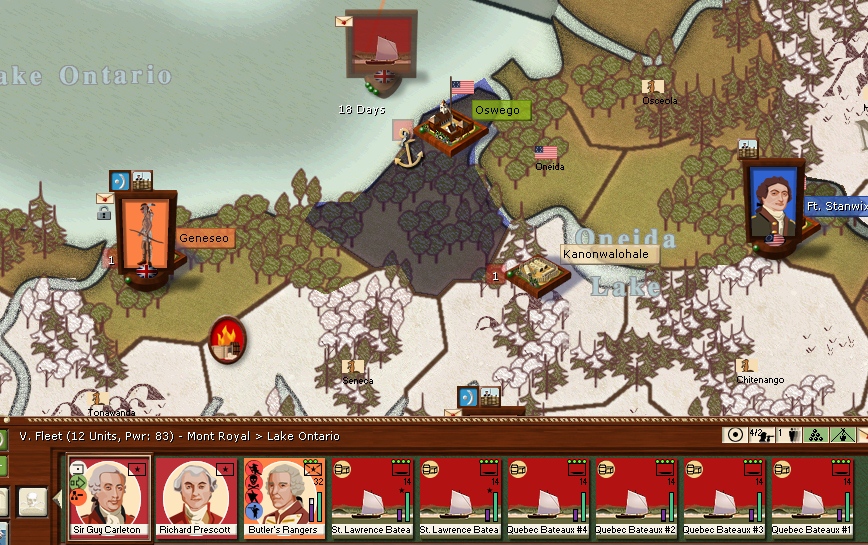Screen dimensions: 868x545
Task: Click the circular target icon above the unit cards
Action: (735, 436)
